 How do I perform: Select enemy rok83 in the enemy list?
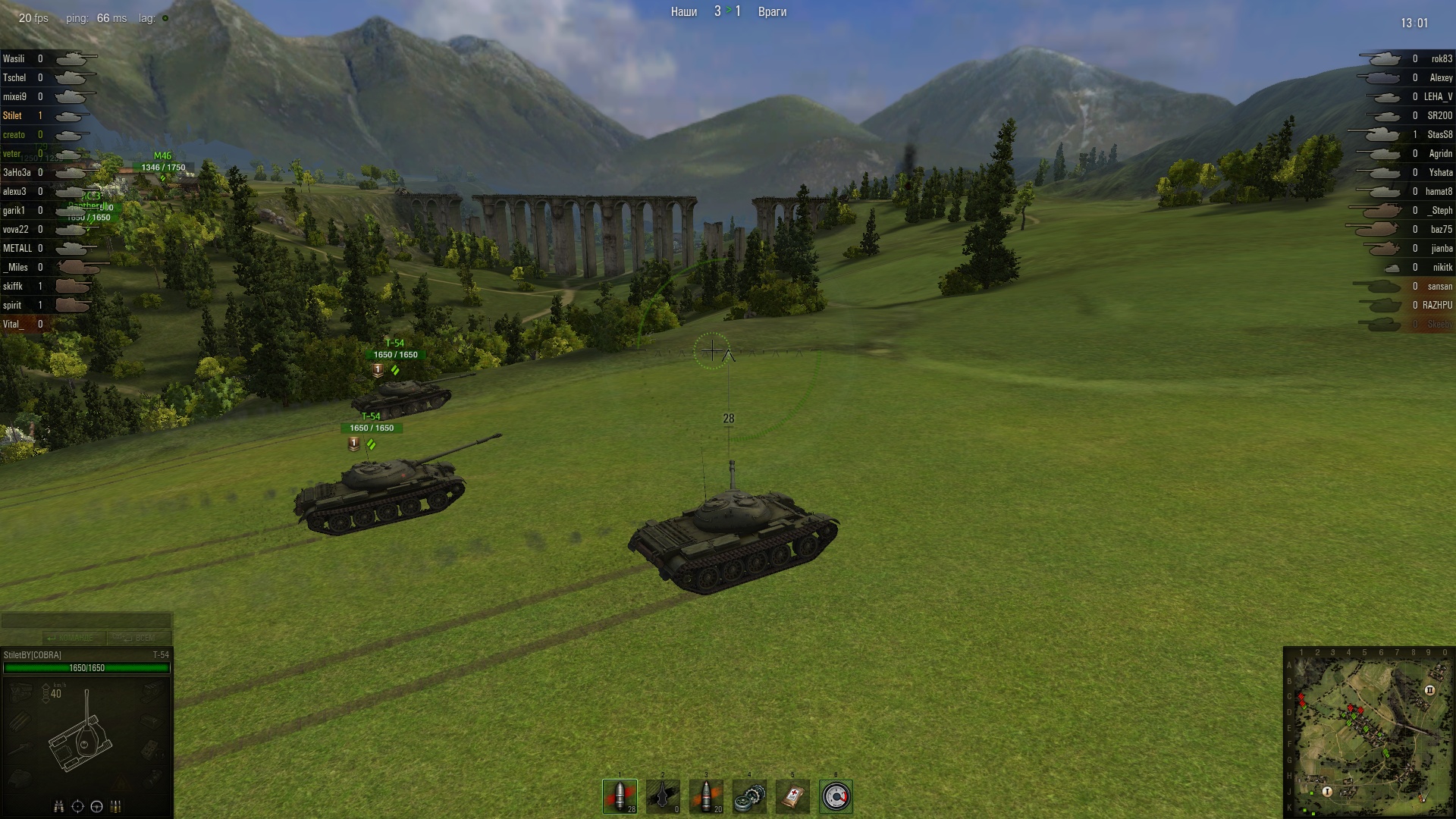click(1441, 59)
